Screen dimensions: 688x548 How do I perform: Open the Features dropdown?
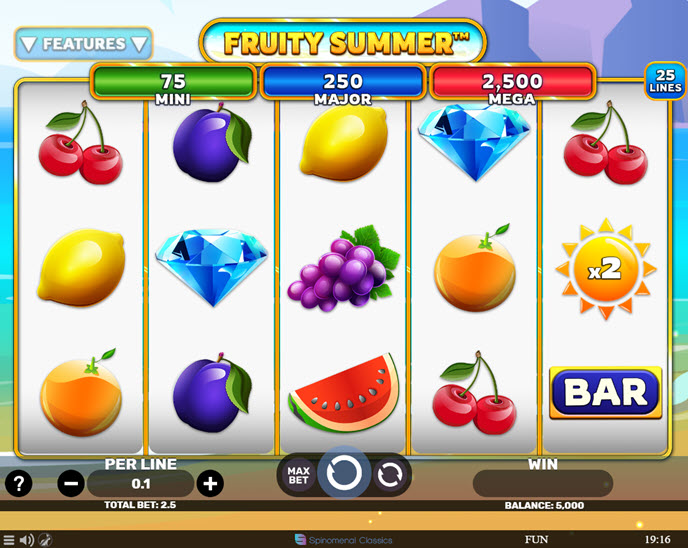pyautogui.click(x=83, y=44)
